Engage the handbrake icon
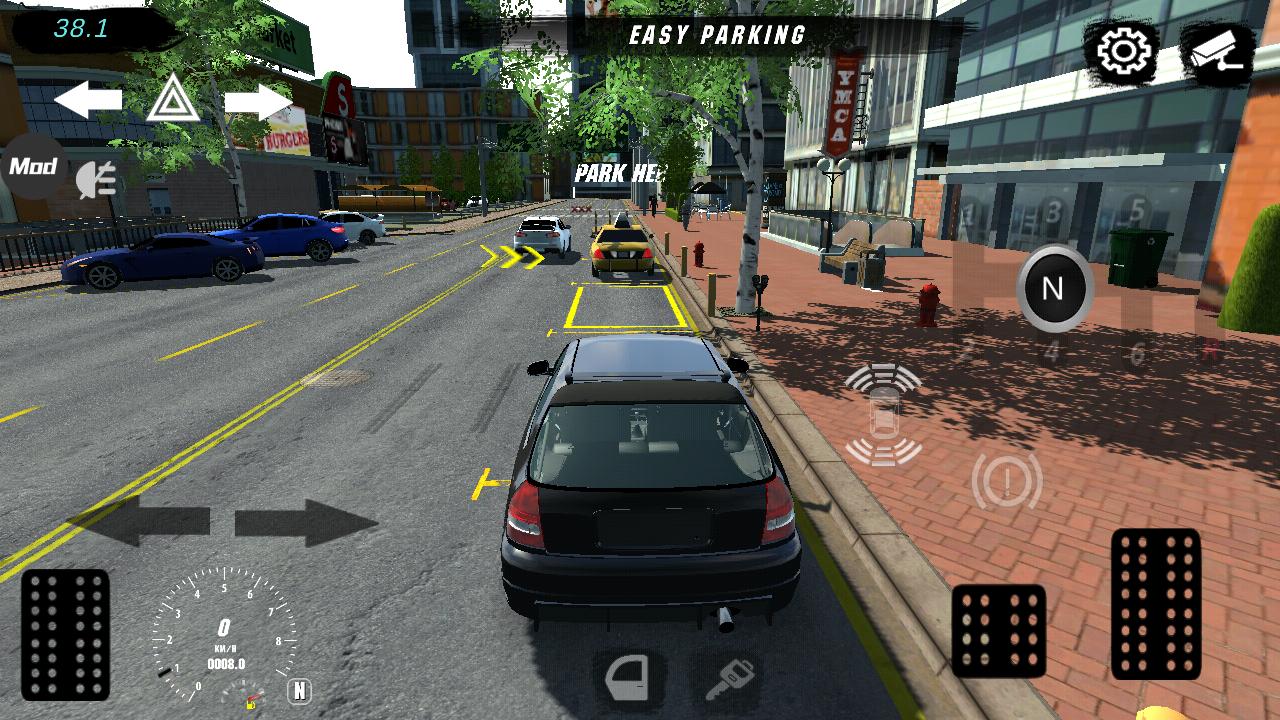Image resolution: width=1280 pixels, height=720 pixels. [1006, 482]
